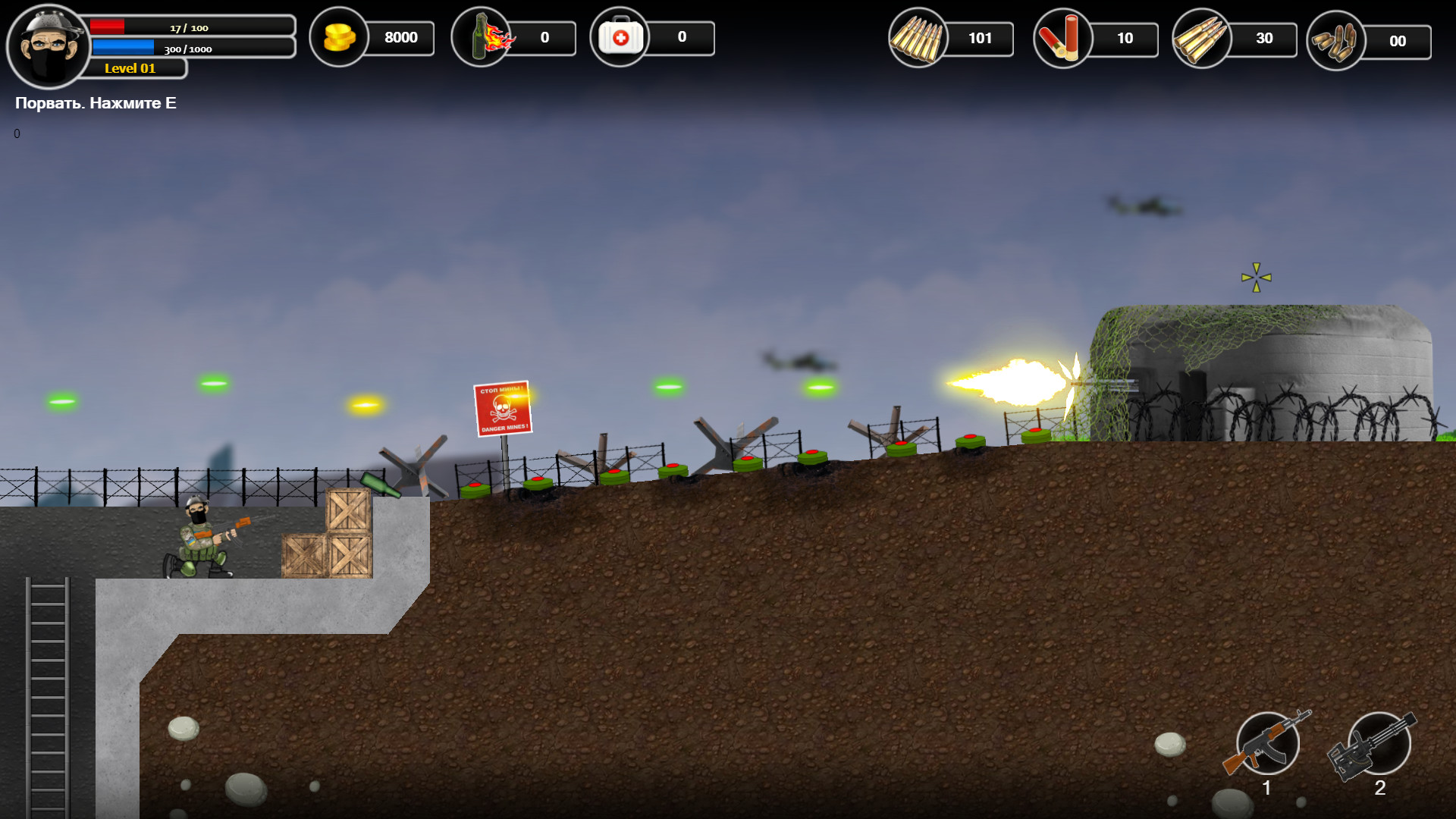Image resolution: width=1456 pixels, height=819 pixels.
Task: Toggle the yellow crosshair reticle near the bunker
Action: tap(1255, 277)
